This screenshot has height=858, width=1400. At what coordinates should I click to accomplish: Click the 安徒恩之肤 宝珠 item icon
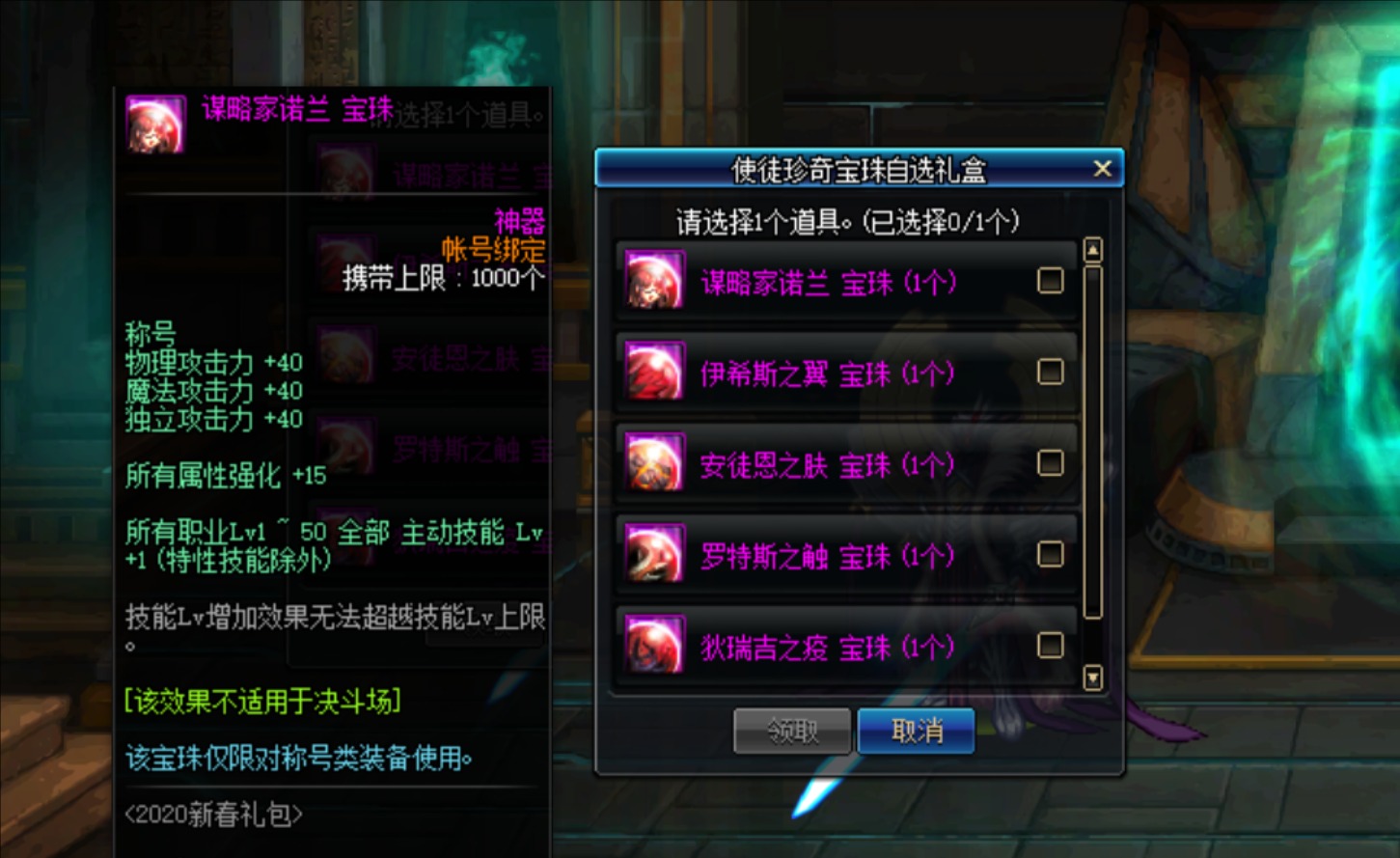[655, 464]
